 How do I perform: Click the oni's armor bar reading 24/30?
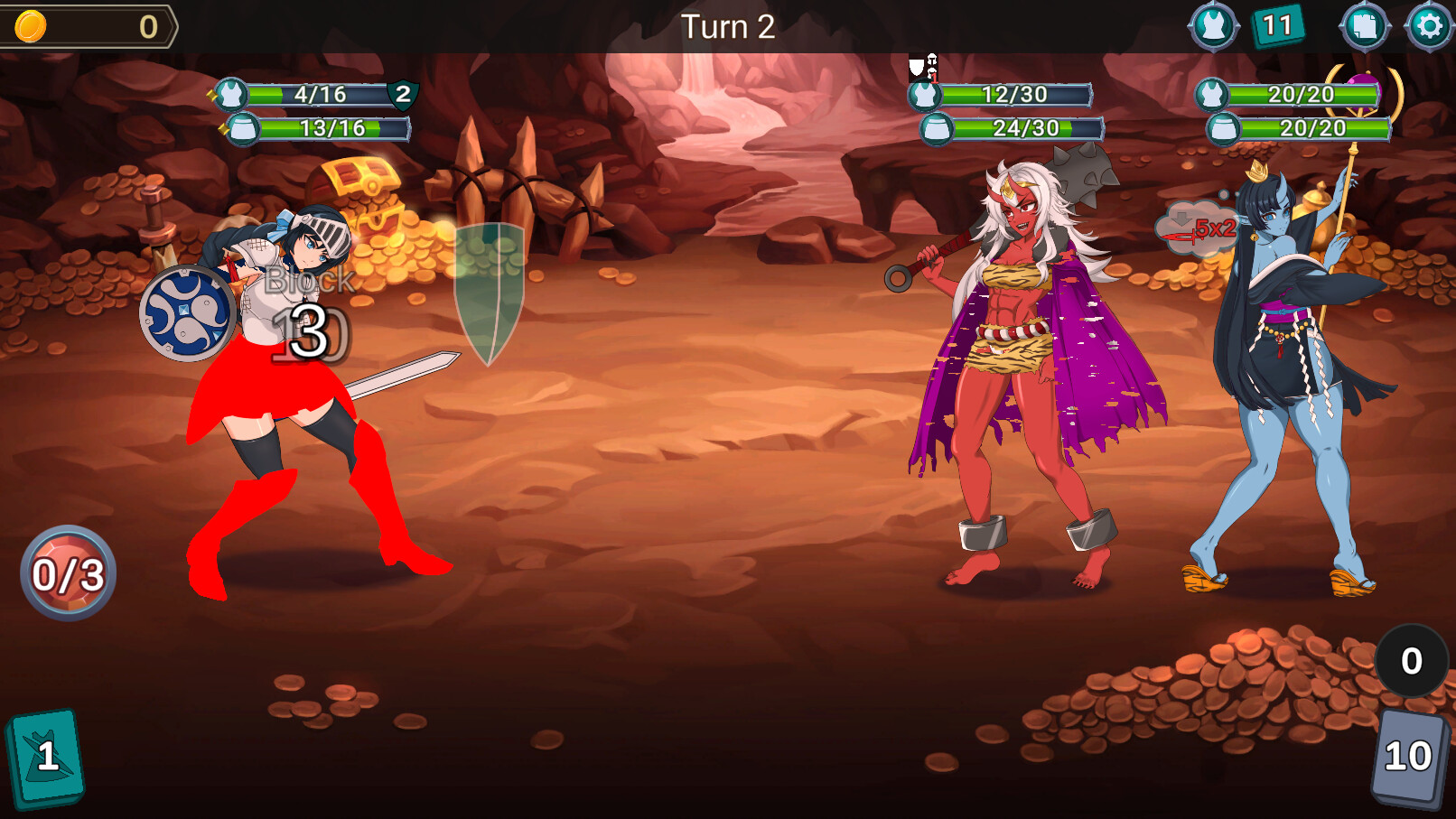[1015, 128]
